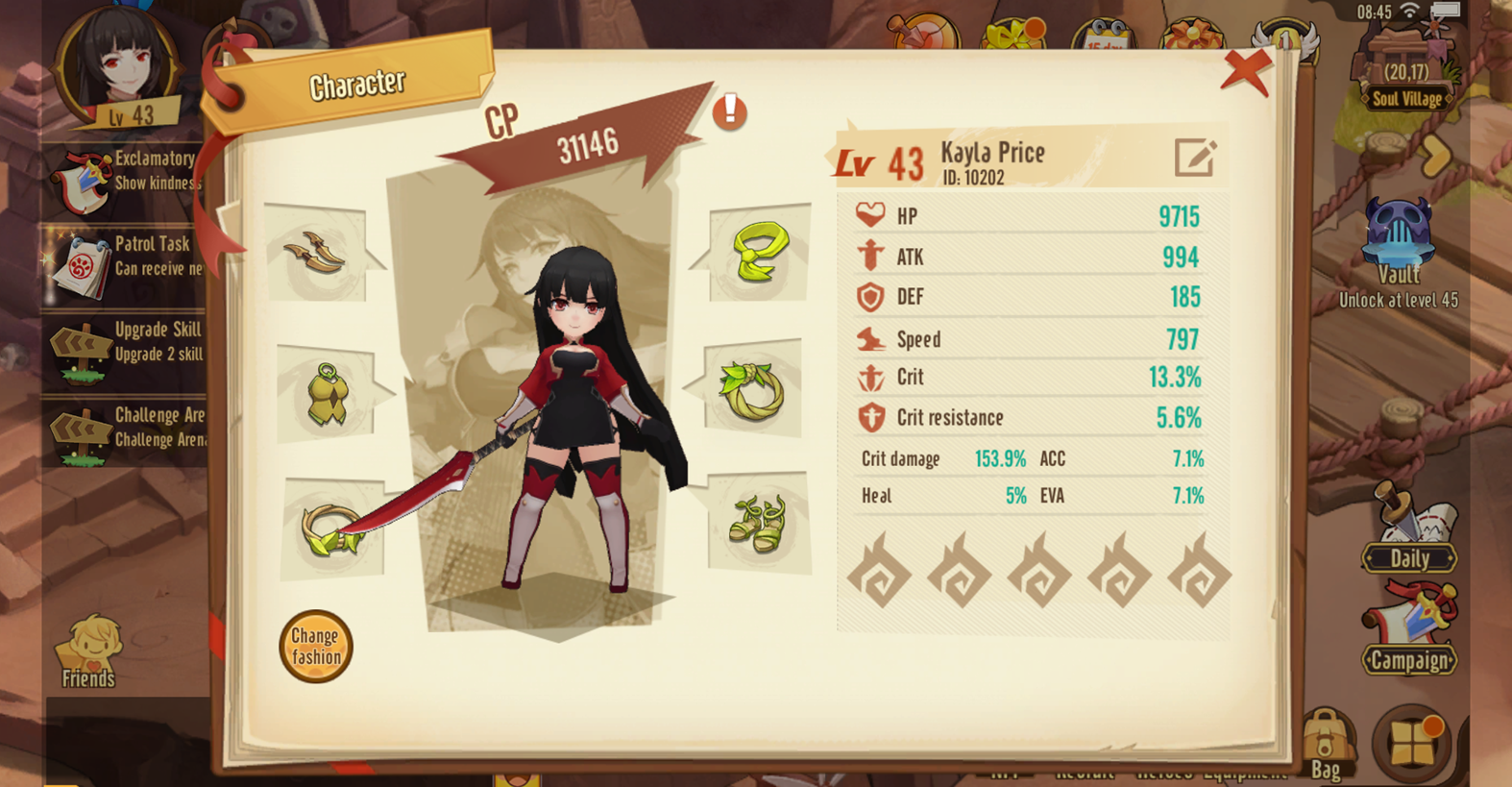Edit the name Kayla Price

(x=1195, y=158)
